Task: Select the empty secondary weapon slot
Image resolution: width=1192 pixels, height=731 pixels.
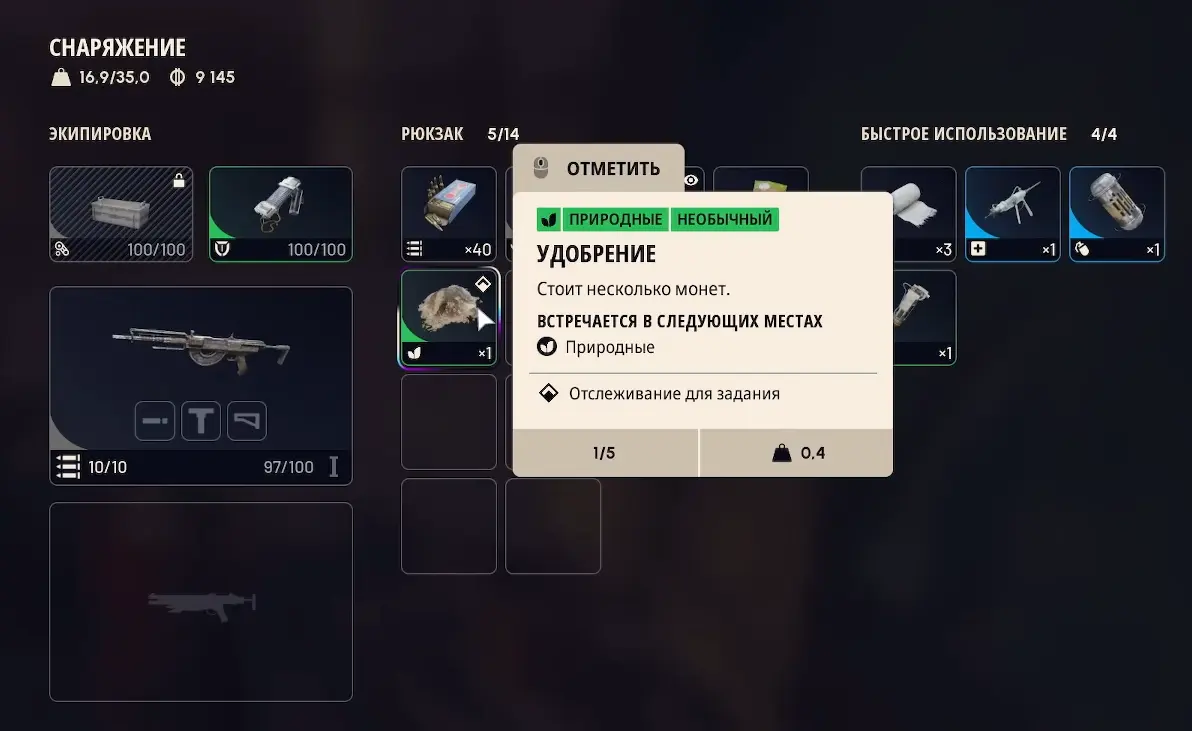Action: click(200, 601)
